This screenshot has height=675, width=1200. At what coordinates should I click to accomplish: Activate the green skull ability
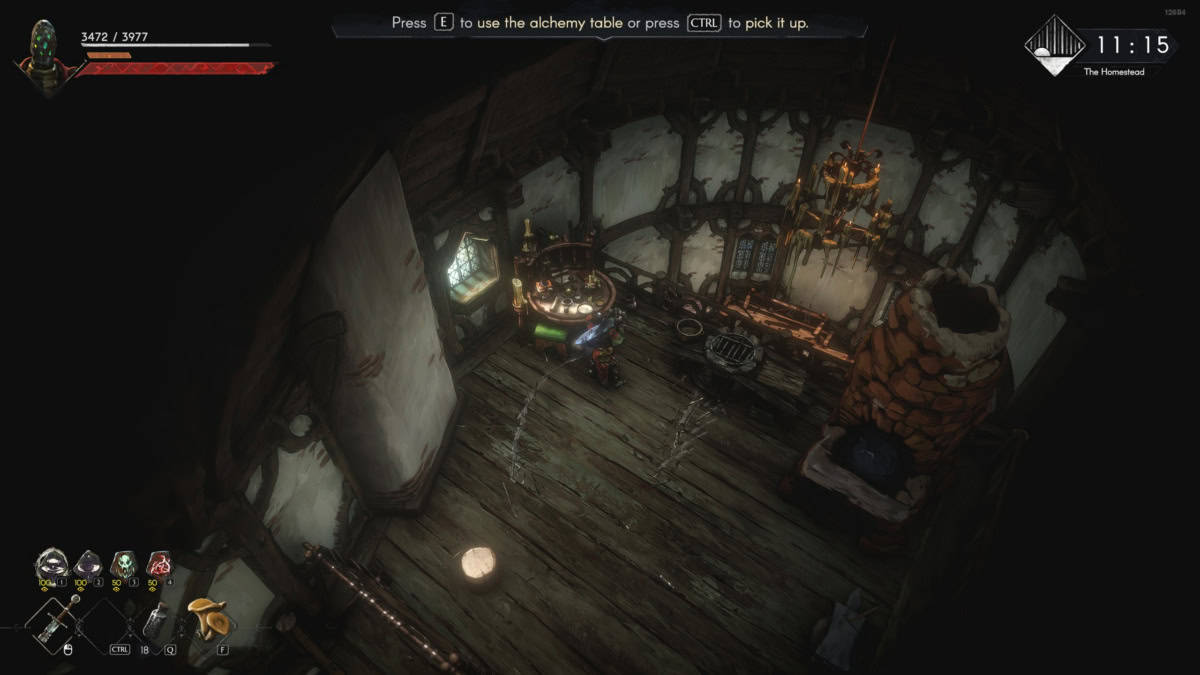(x=123, y=564)
